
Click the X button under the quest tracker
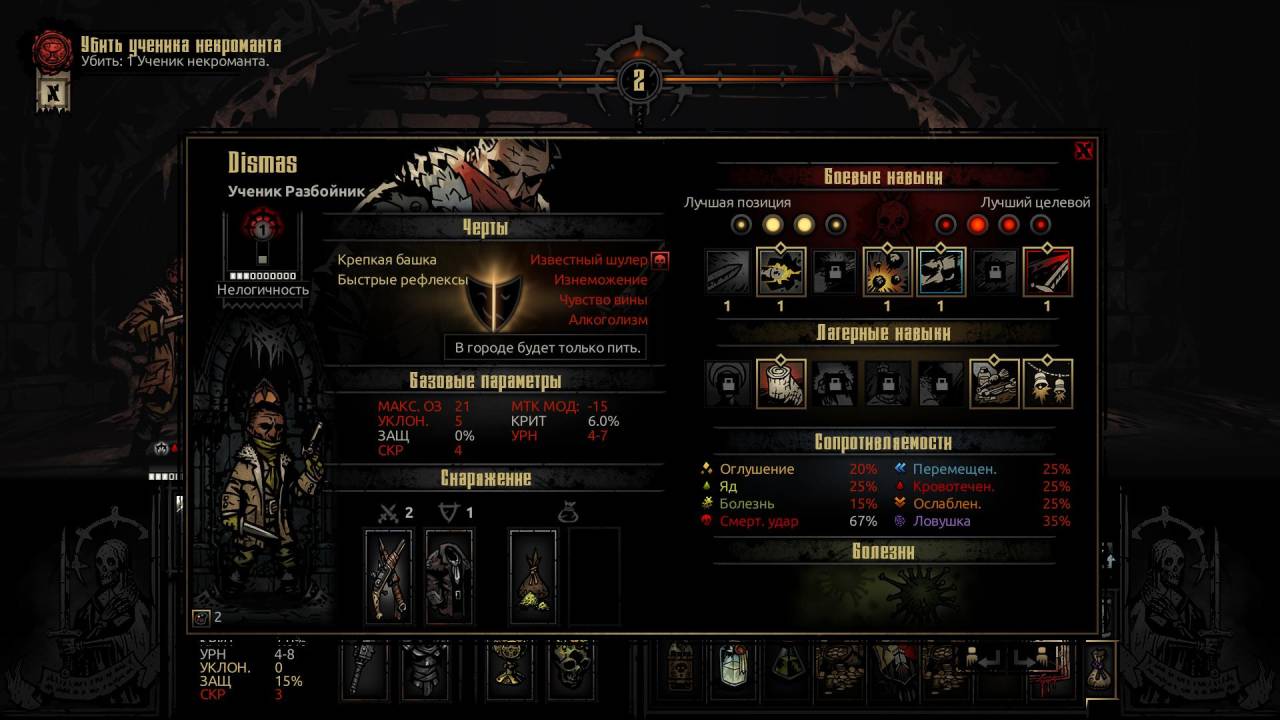pos(53,93)
